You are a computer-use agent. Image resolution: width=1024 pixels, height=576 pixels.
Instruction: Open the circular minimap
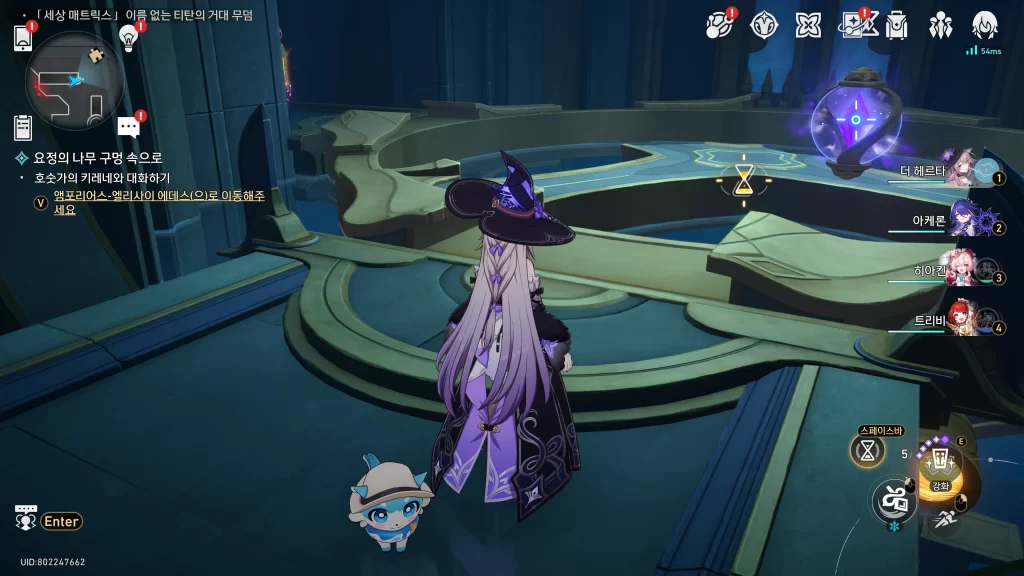click(75, 81)
